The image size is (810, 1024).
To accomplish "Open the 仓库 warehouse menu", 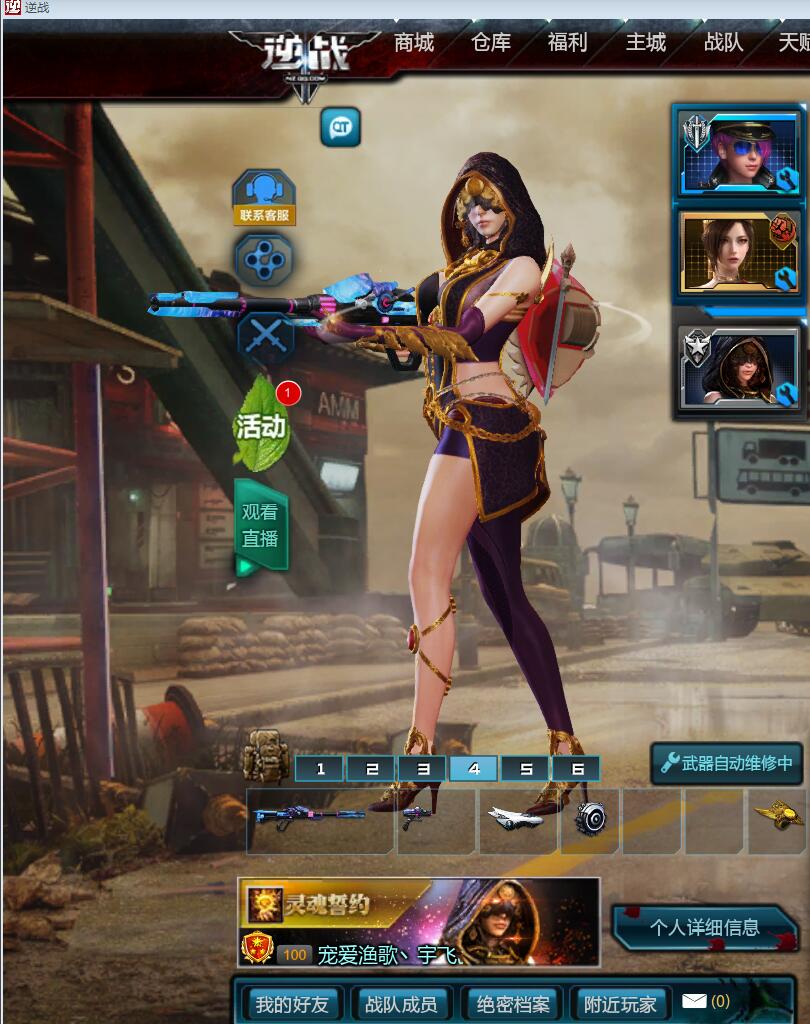I will coord(491,43).
